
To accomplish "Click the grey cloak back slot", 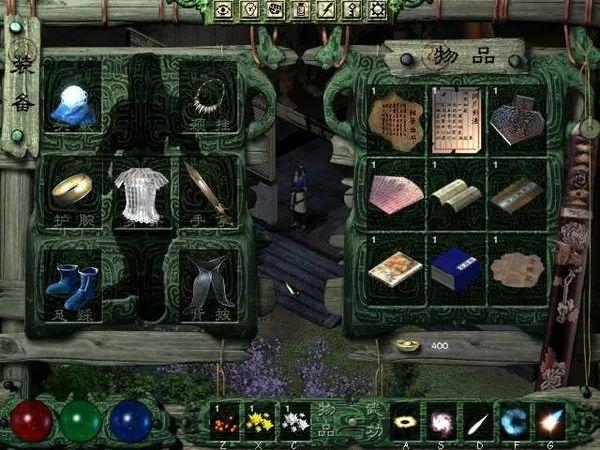I will [210, 280].
